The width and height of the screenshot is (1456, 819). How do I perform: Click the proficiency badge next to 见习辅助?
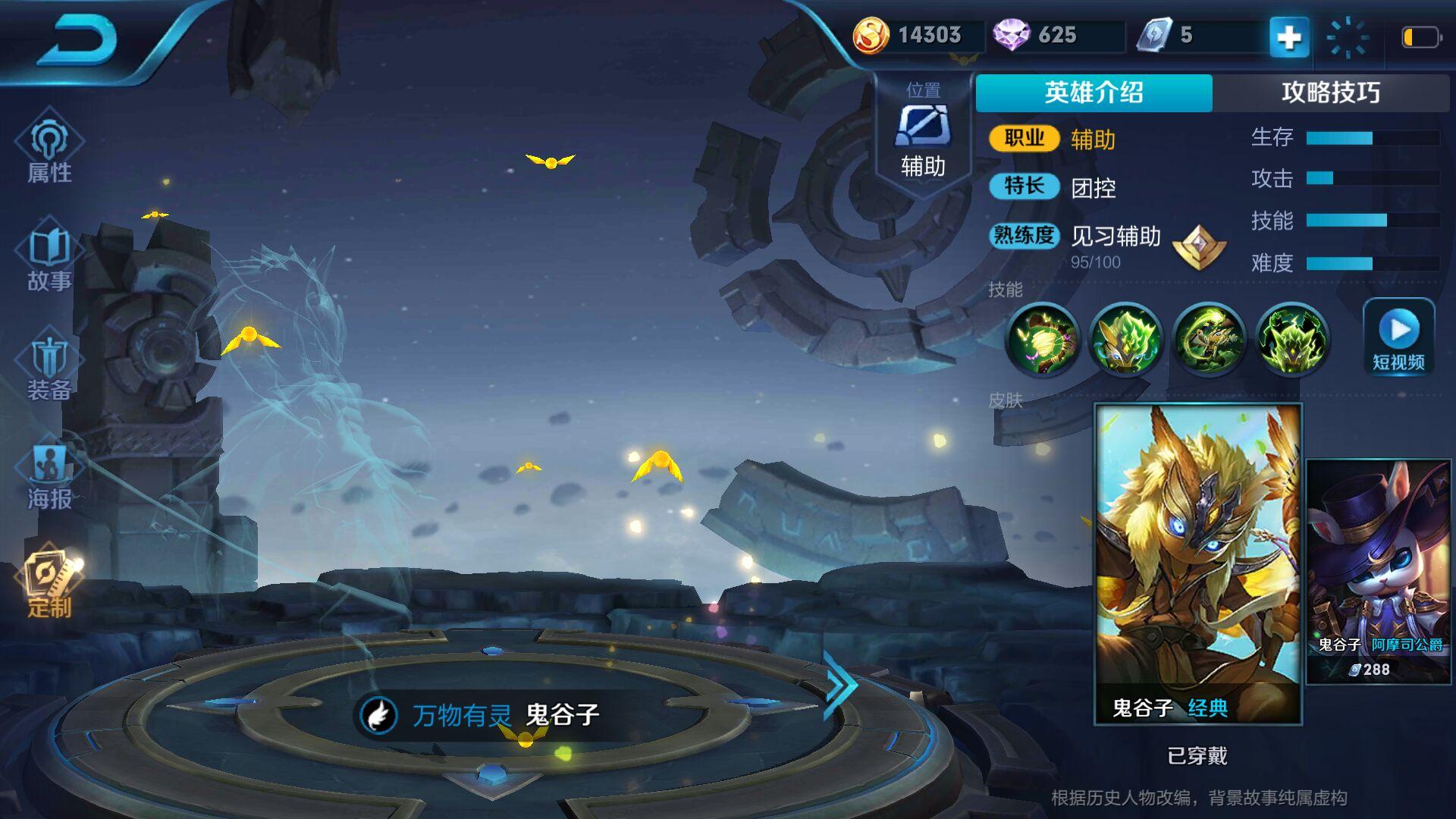click(1198, 246)
